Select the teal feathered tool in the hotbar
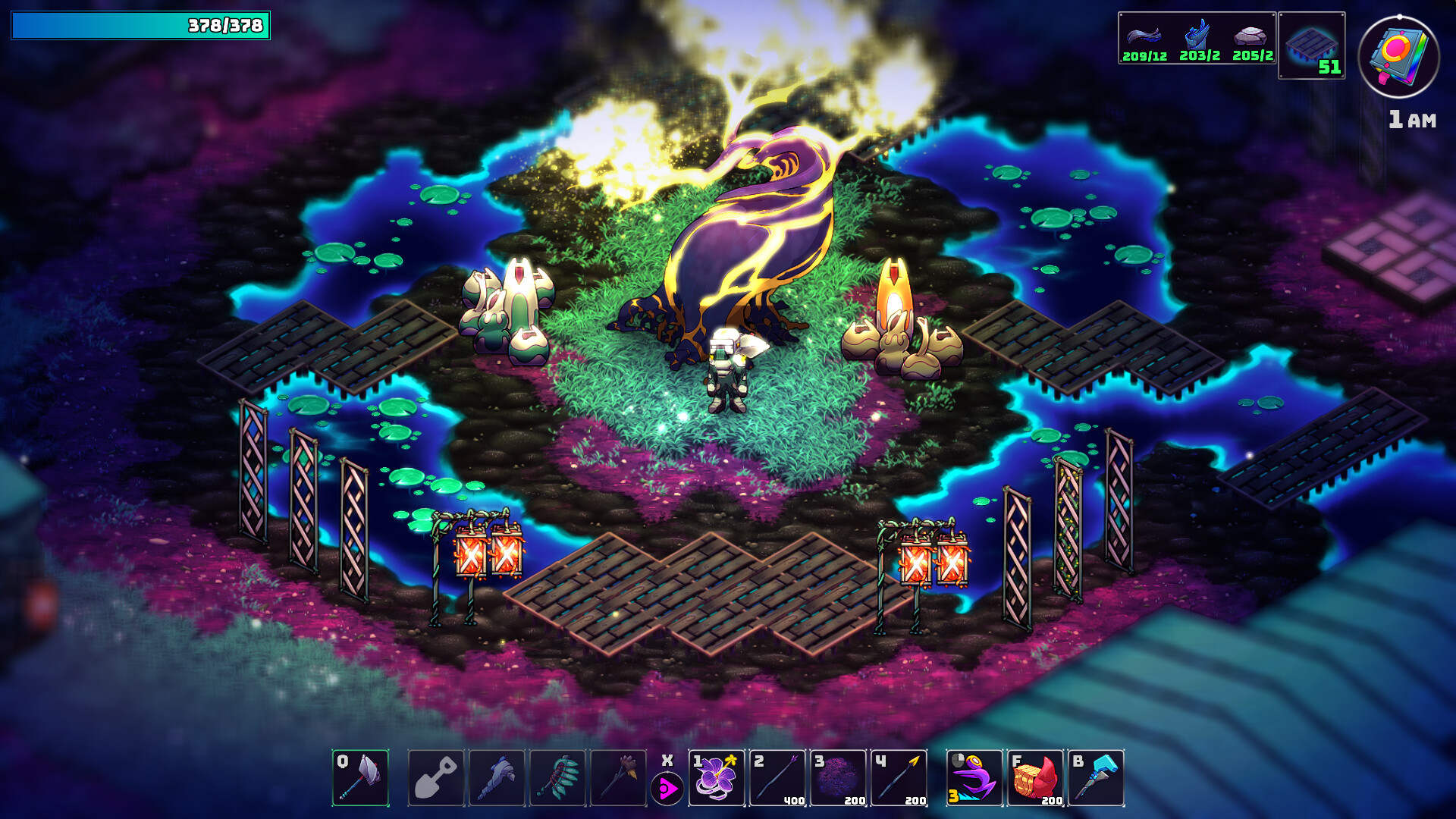 tap(560, 783)
